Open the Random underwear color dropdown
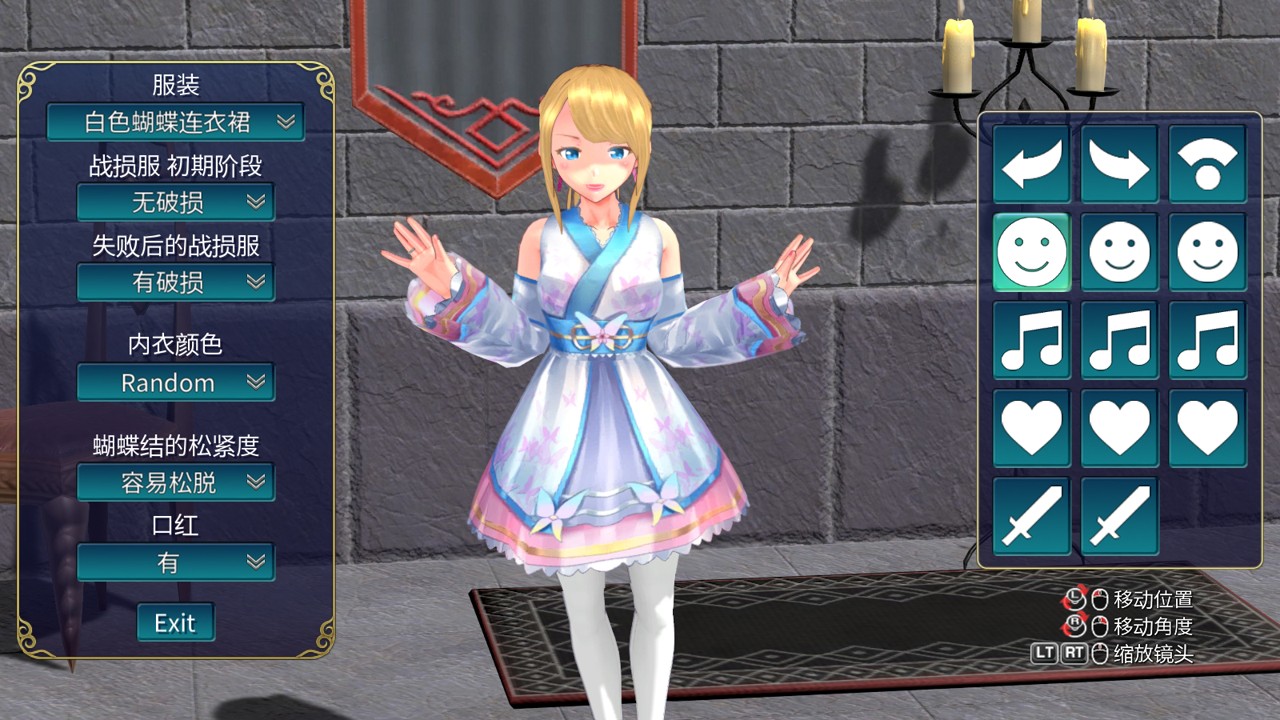Screen dimensions: 1280x720 (x=175, y=382)
